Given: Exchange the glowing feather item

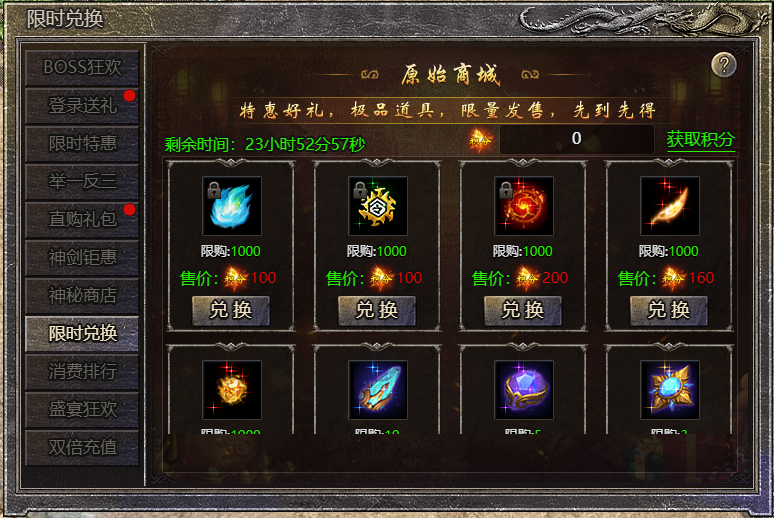Looking at the screenshot, I should click(669, 310).
